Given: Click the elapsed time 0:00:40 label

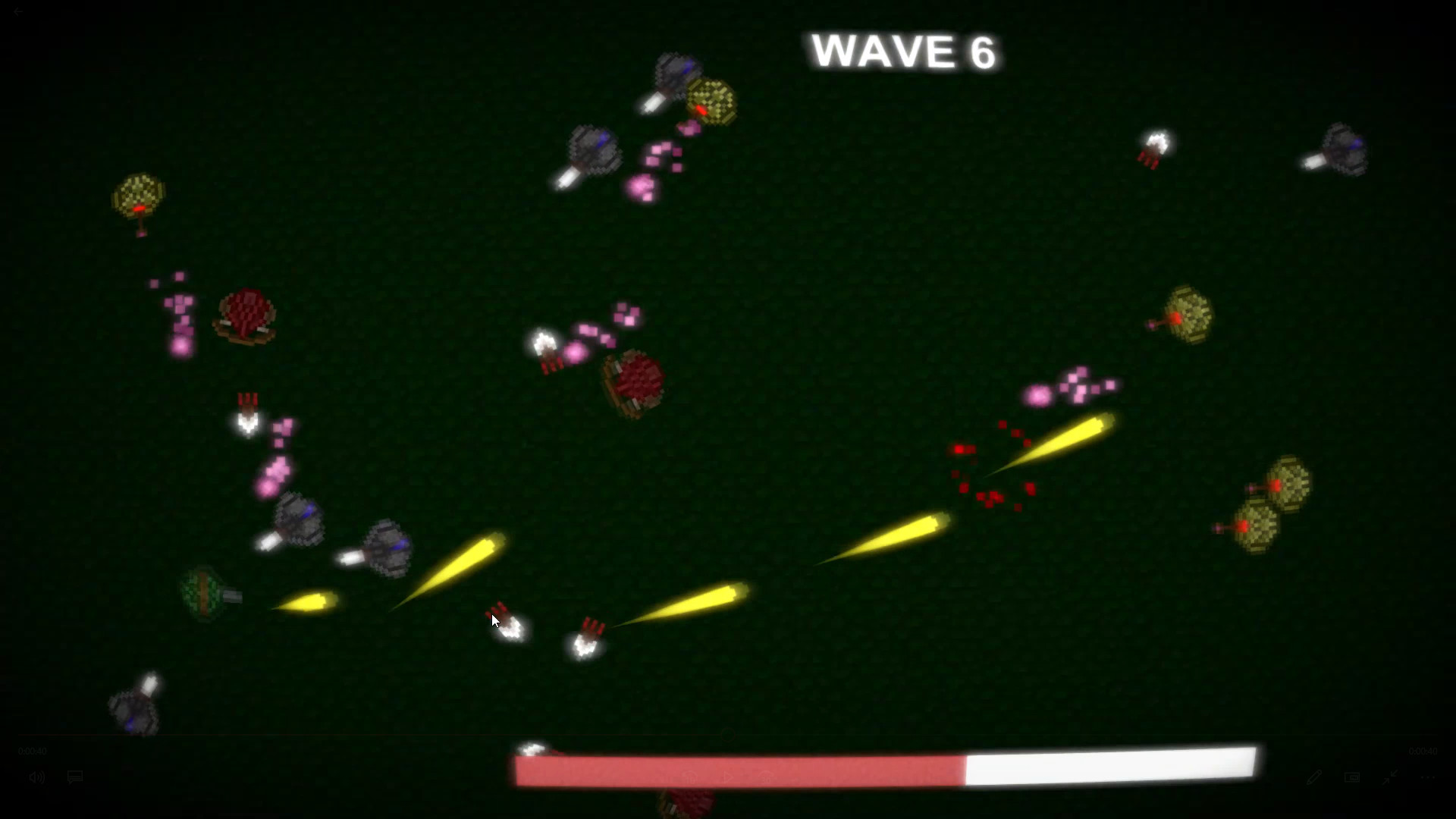Looking at the screenshot, I should [x=30, y=751].
